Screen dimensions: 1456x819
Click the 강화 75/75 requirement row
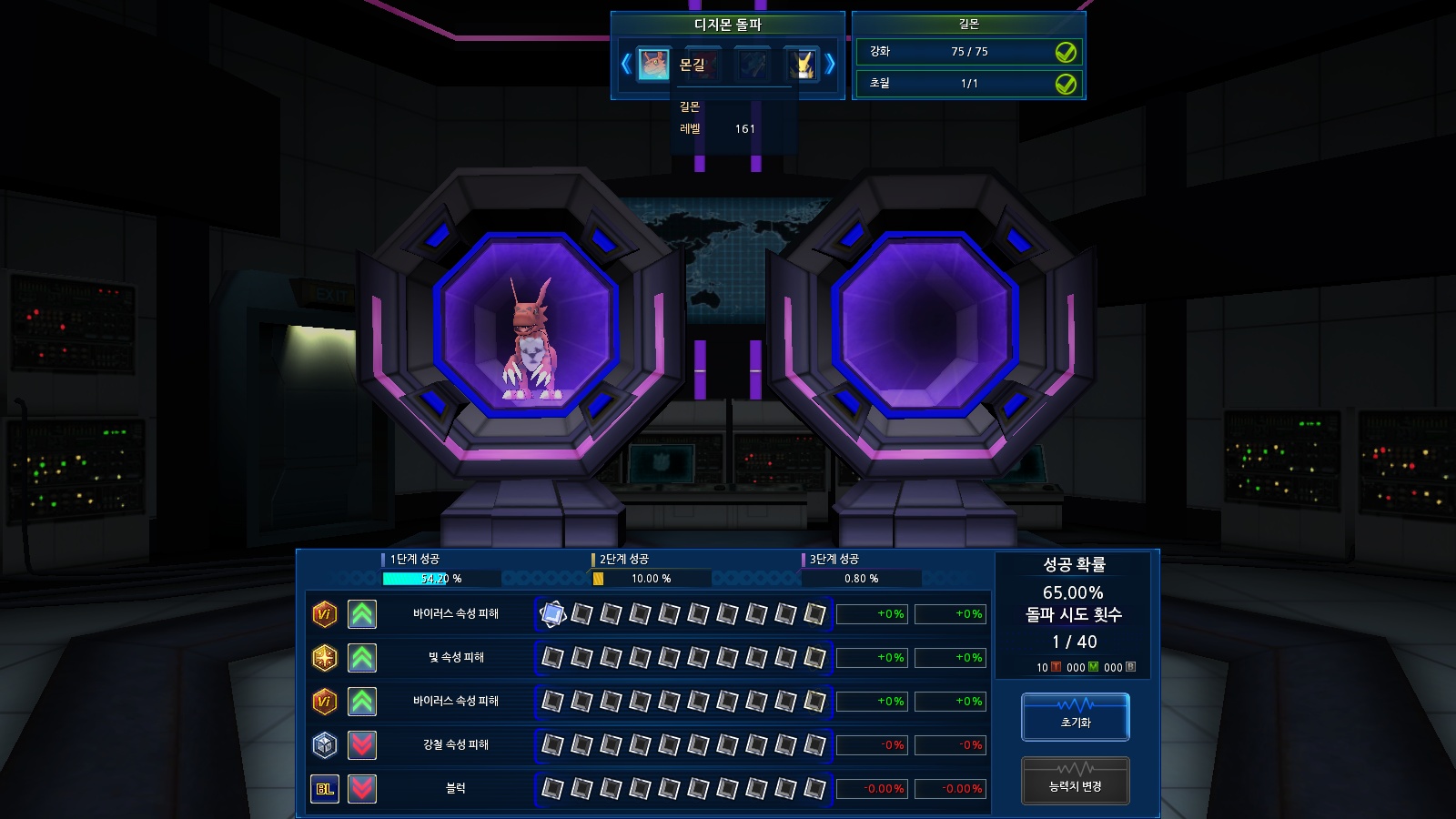(968, 52)
